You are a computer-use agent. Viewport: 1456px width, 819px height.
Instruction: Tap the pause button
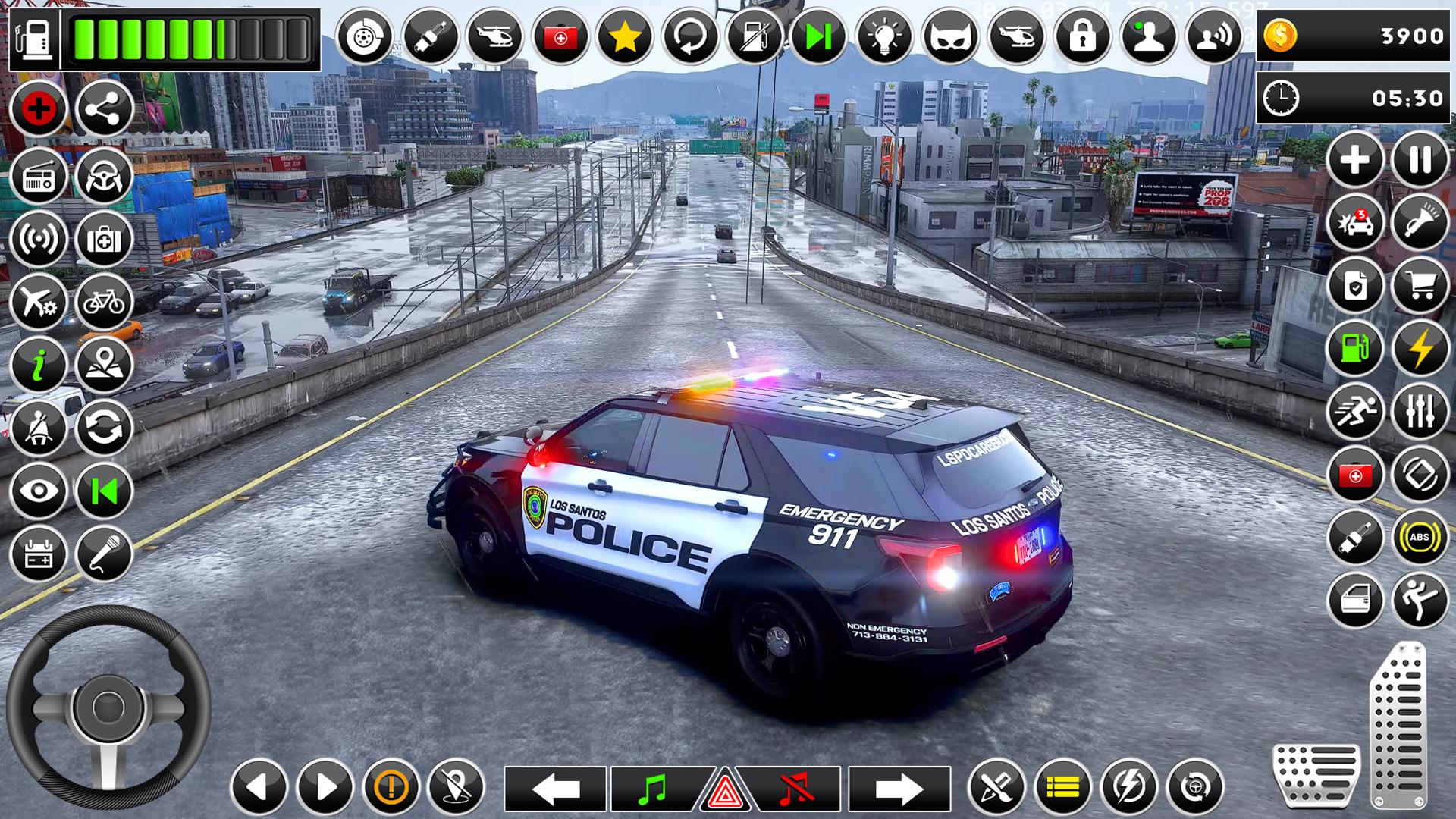[1420, 160]
